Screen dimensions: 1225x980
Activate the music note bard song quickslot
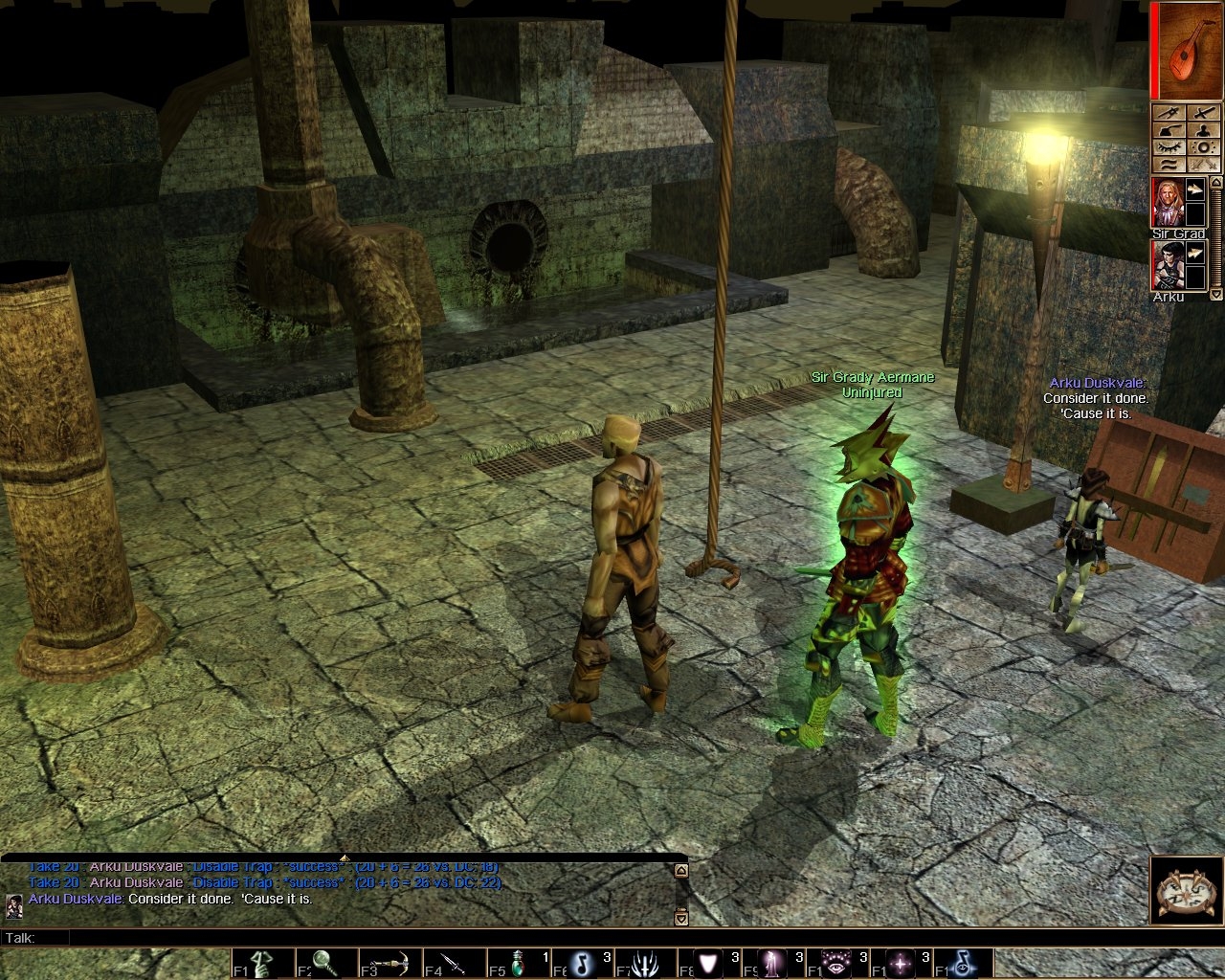(x=582, y=963)
